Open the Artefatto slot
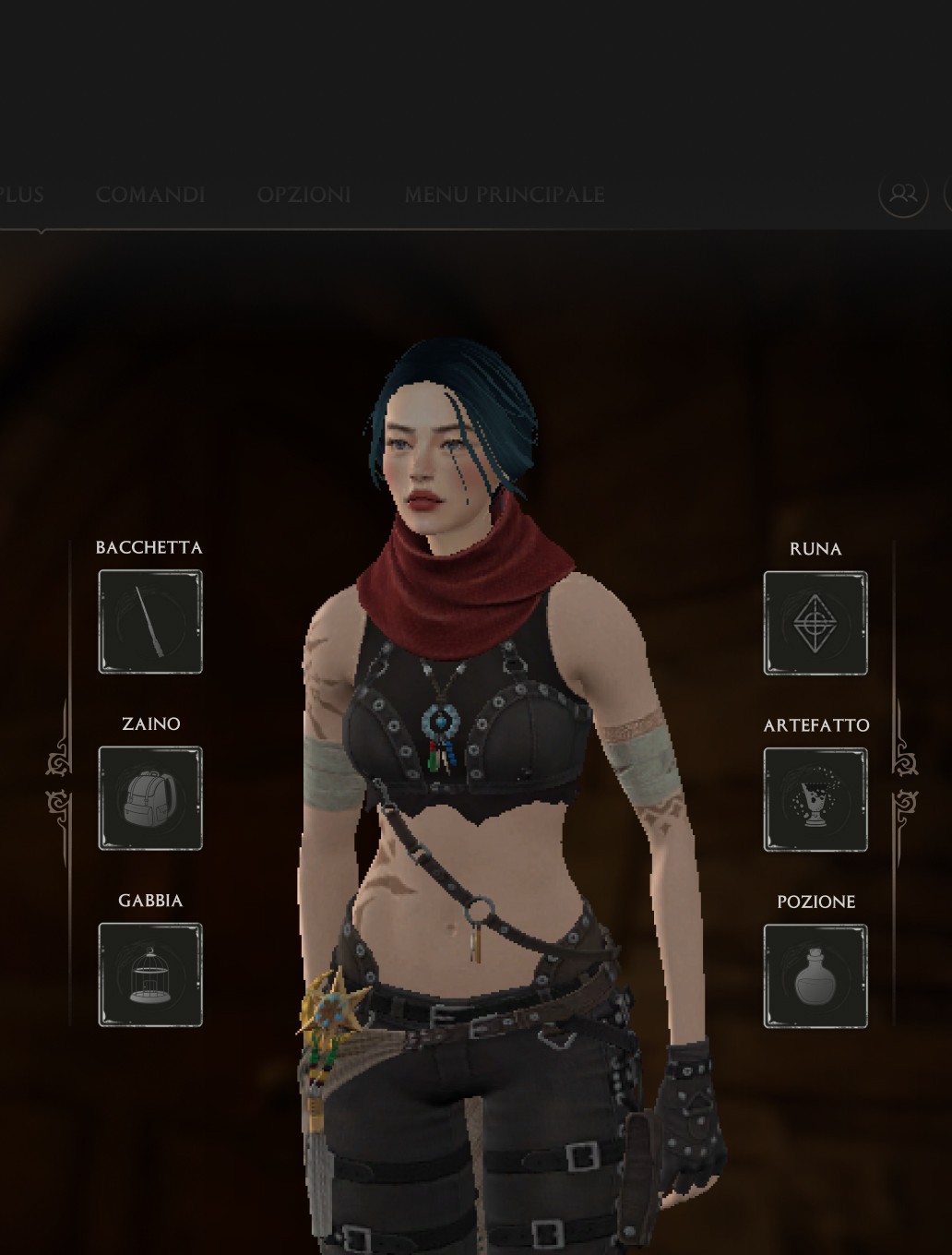This screenshot has height=1255, width=952. coord(815,799)
